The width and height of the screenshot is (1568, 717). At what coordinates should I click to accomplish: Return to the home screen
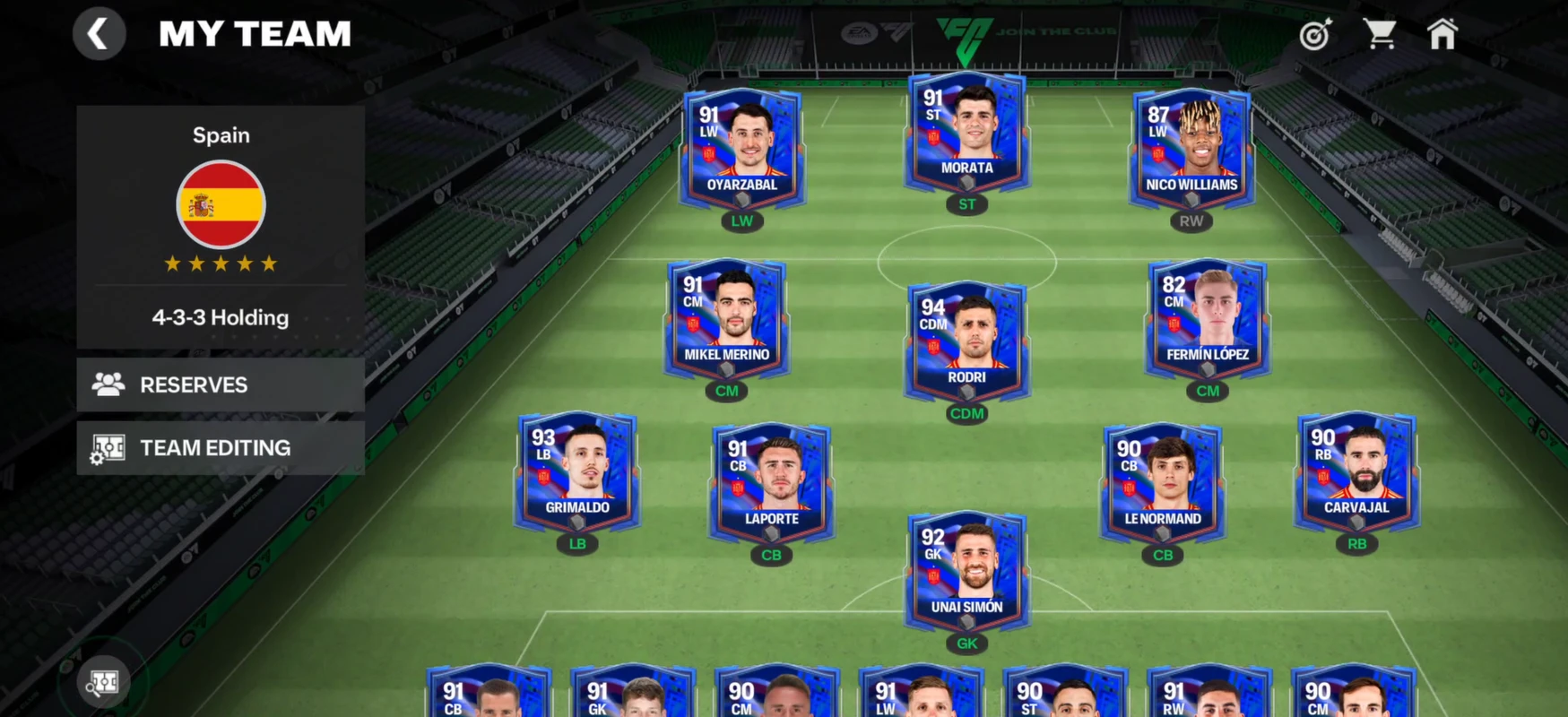(1442, 35)
